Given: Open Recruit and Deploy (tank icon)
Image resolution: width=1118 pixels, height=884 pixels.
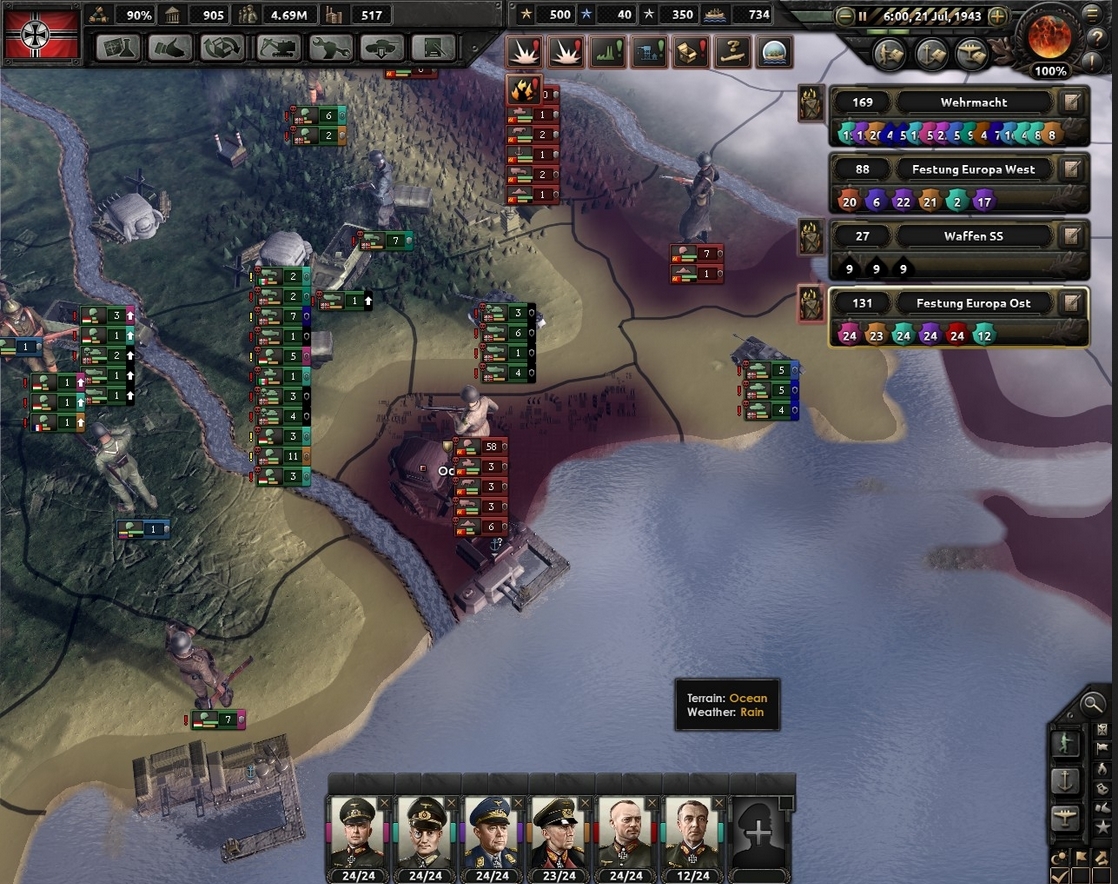Looking at the screenshot, I should pyautogui.click(x=383, y=47).
